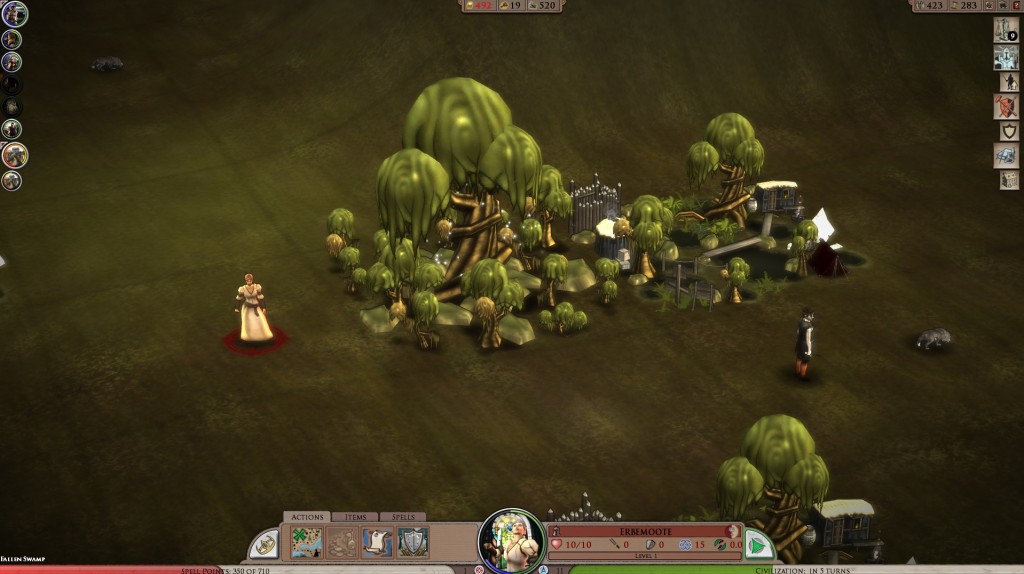Click the horn button left of actions
Viewport: 1024px width, 574px height.
(x=264, y=545)
